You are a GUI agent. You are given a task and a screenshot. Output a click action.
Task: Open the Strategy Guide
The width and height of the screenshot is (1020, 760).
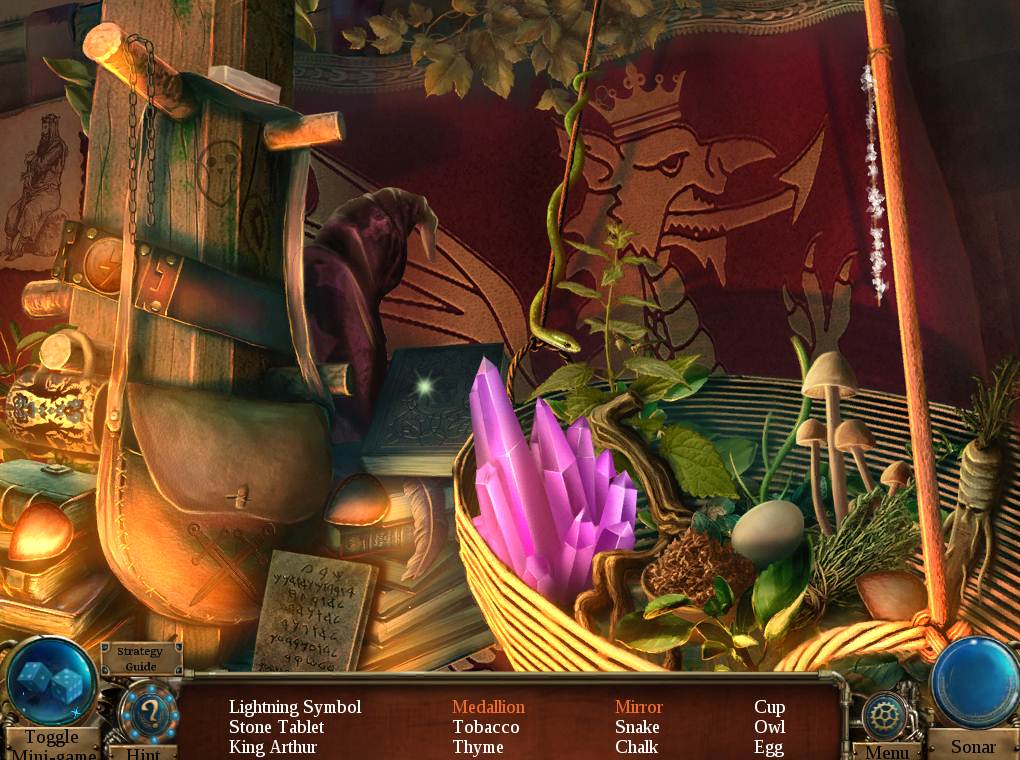pos(140,659)
